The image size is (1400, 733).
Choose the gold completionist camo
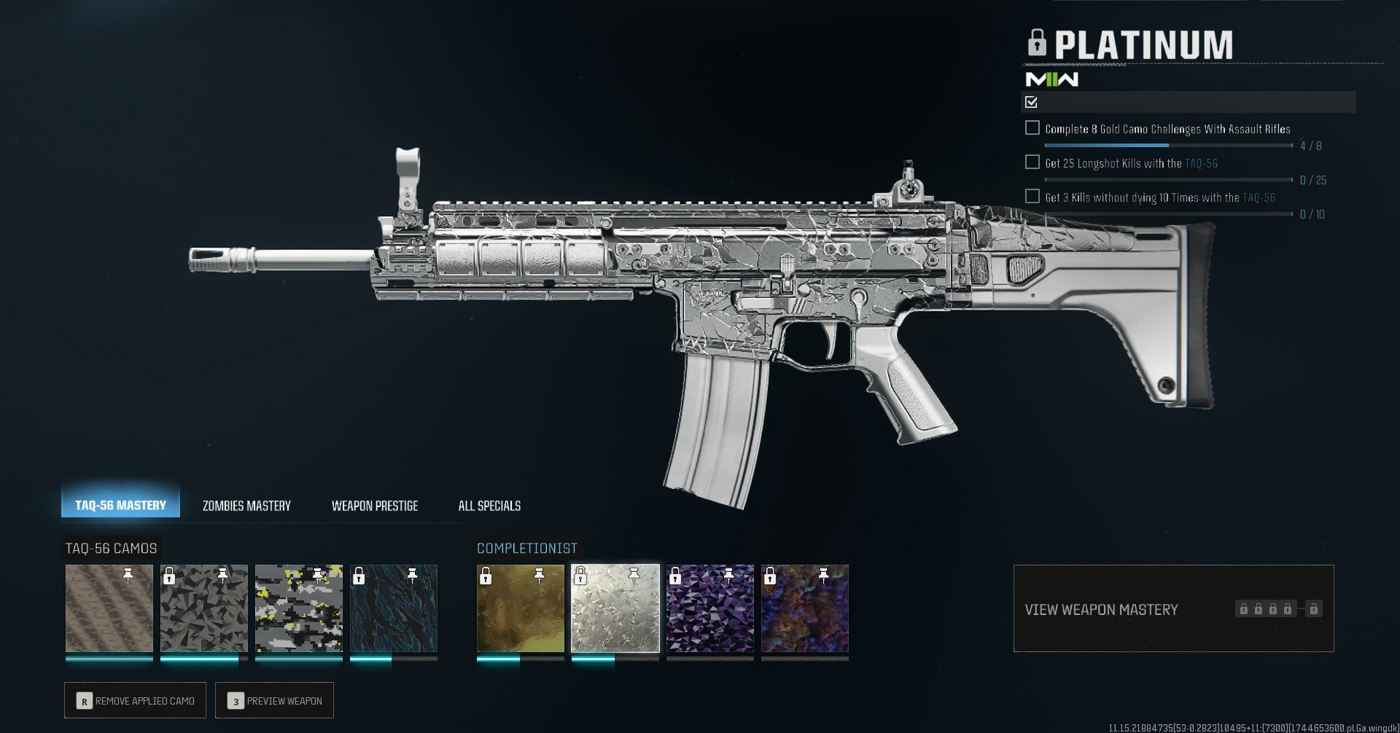point(520,608)
